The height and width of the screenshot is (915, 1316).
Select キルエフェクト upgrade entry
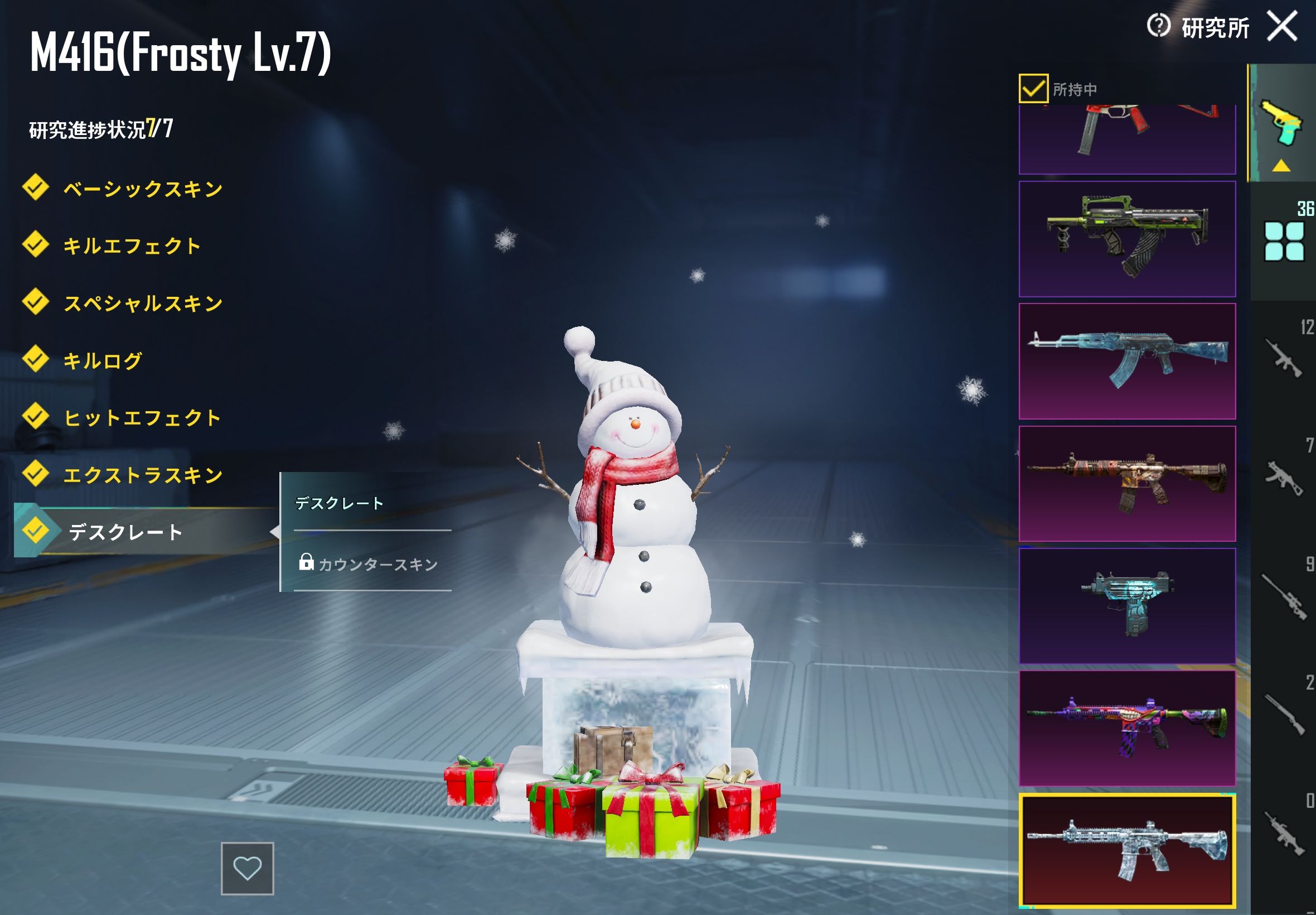131,246
